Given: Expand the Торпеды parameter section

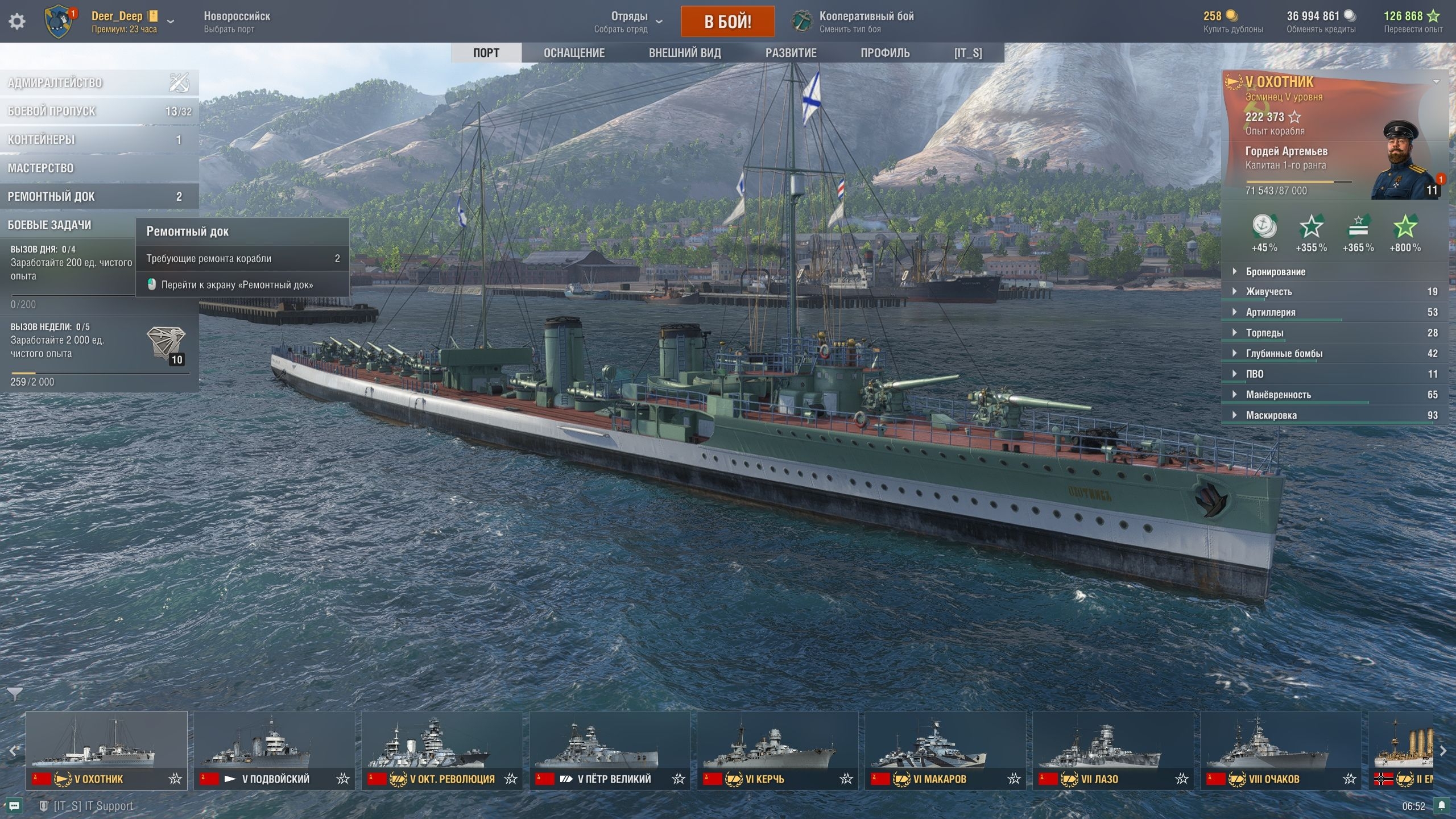Looking at the screenshot, I should click(1264, 333).
